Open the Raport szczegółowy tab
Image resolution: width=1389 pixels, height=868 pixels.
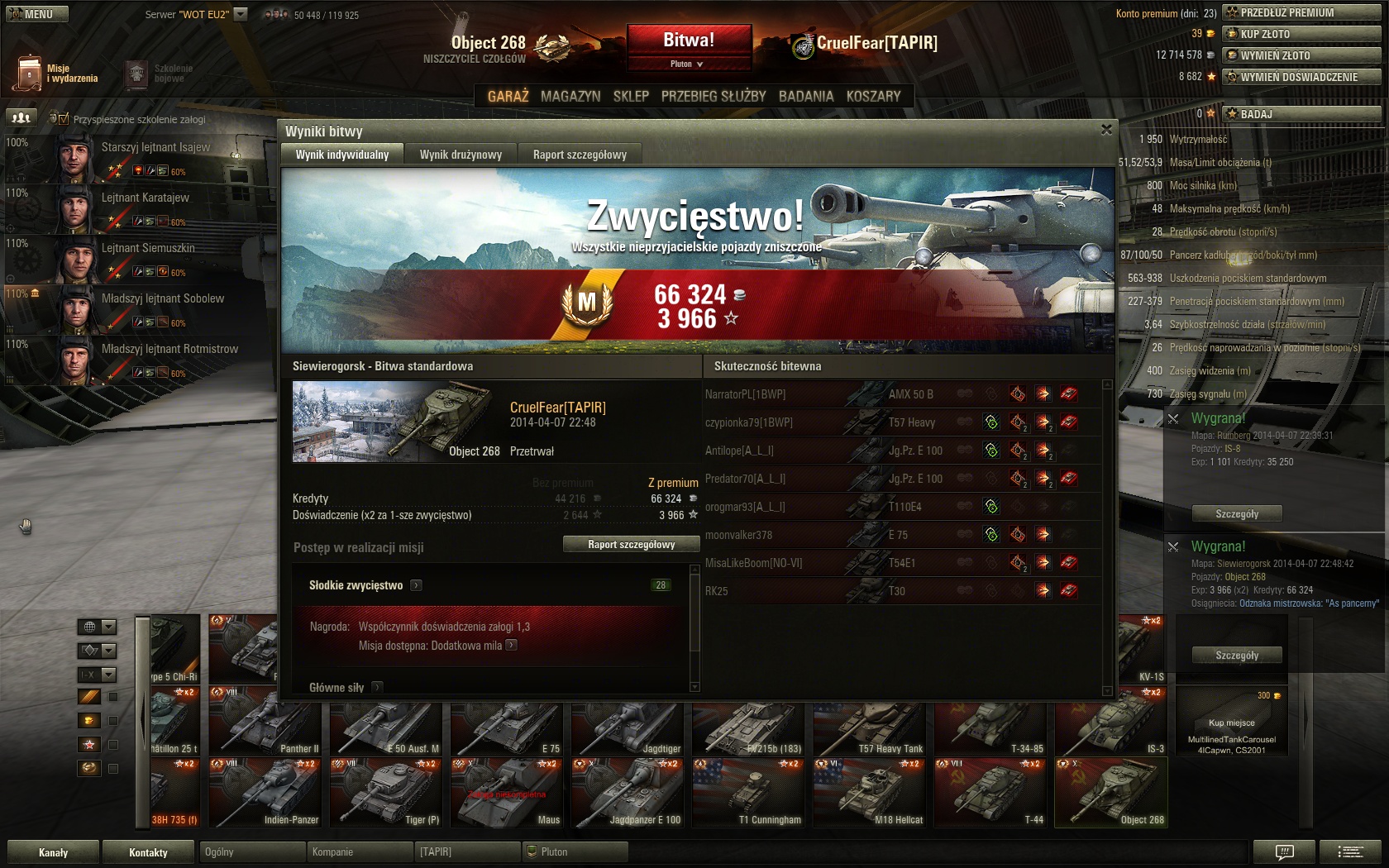580,155
